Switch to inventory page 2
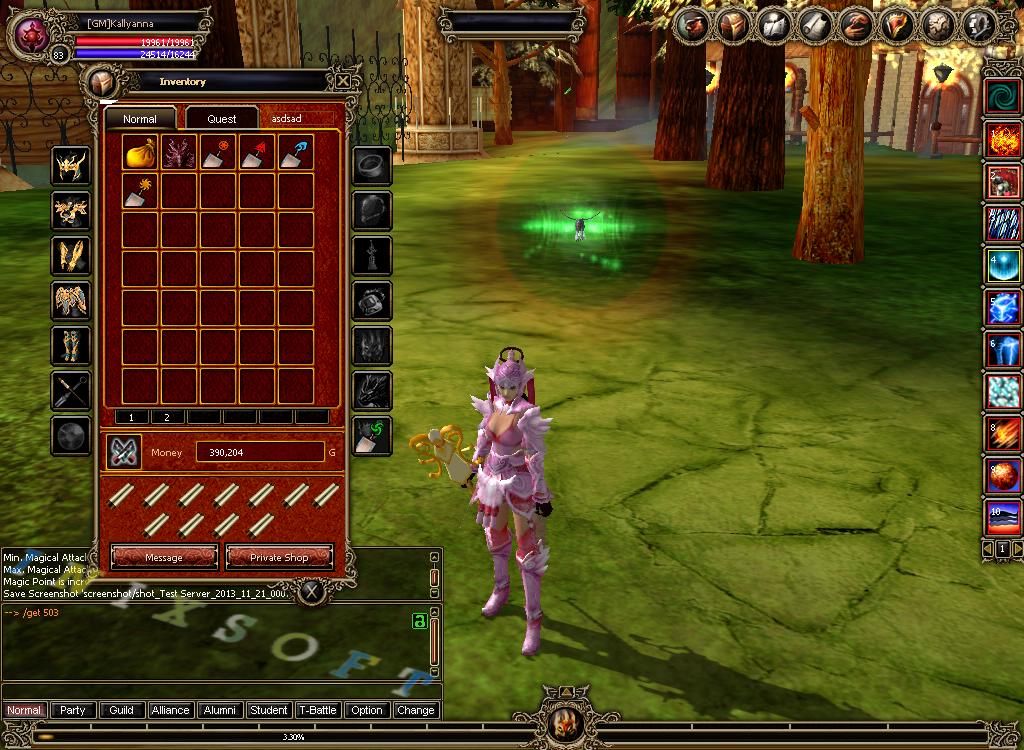Viewport: 1024px width, 750px height. [x=167, y=417]
